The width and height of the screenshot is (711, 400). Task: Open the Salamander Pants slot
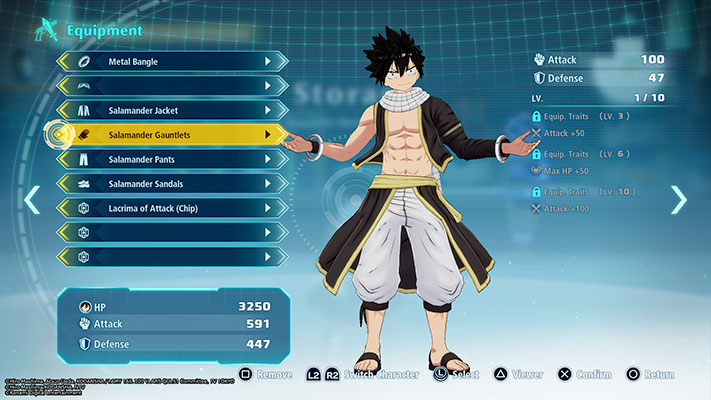(x=170, y=159)
